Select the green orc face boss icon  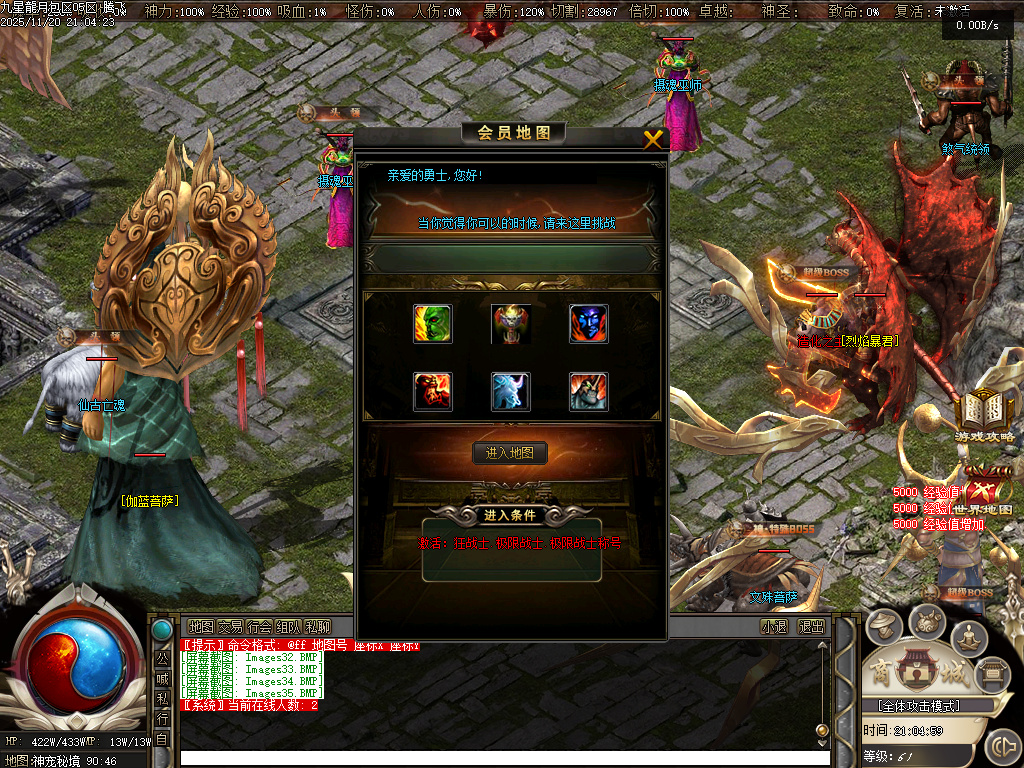tap(433, 324)
